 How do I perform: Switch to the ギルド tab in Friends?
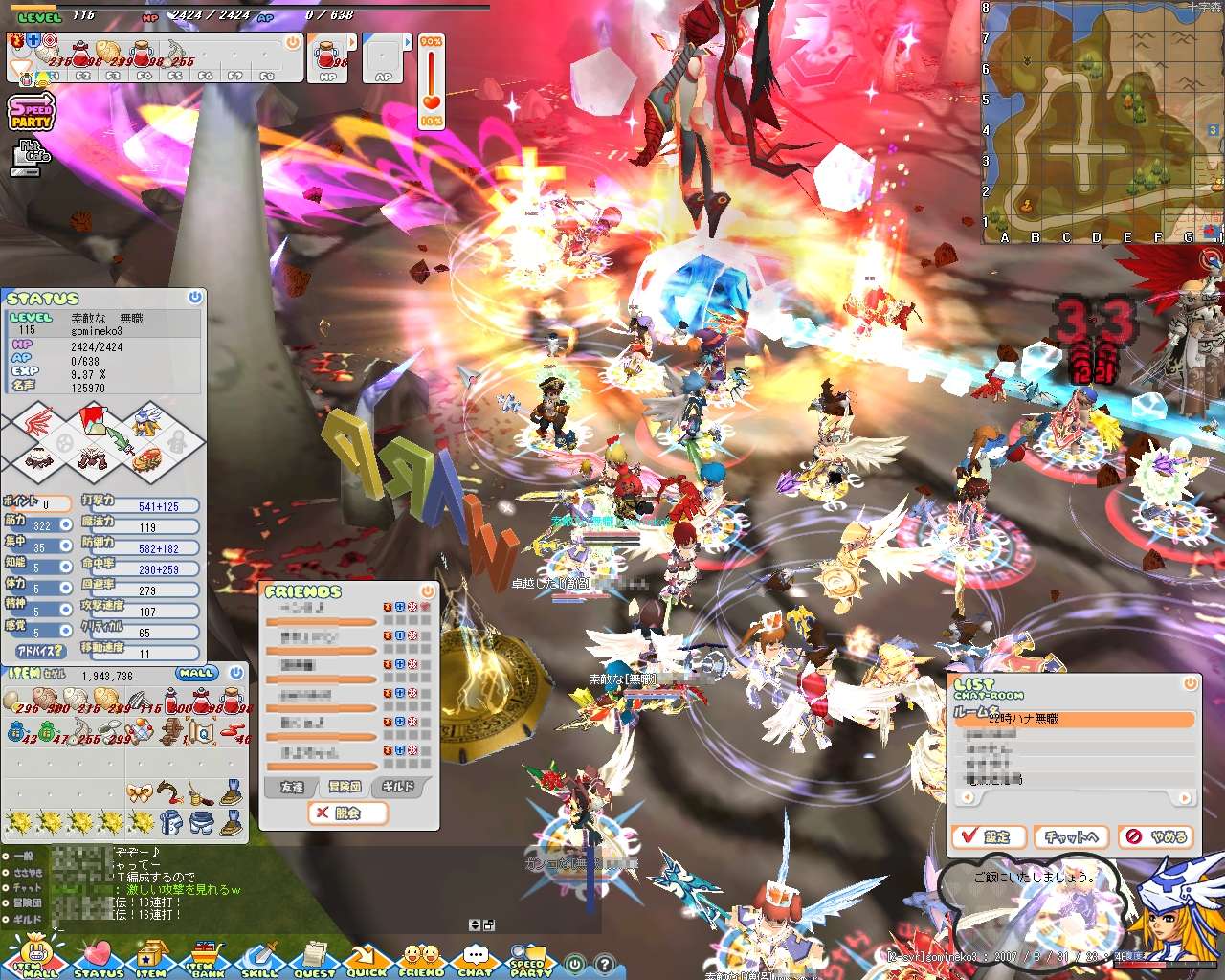(399, 787)
